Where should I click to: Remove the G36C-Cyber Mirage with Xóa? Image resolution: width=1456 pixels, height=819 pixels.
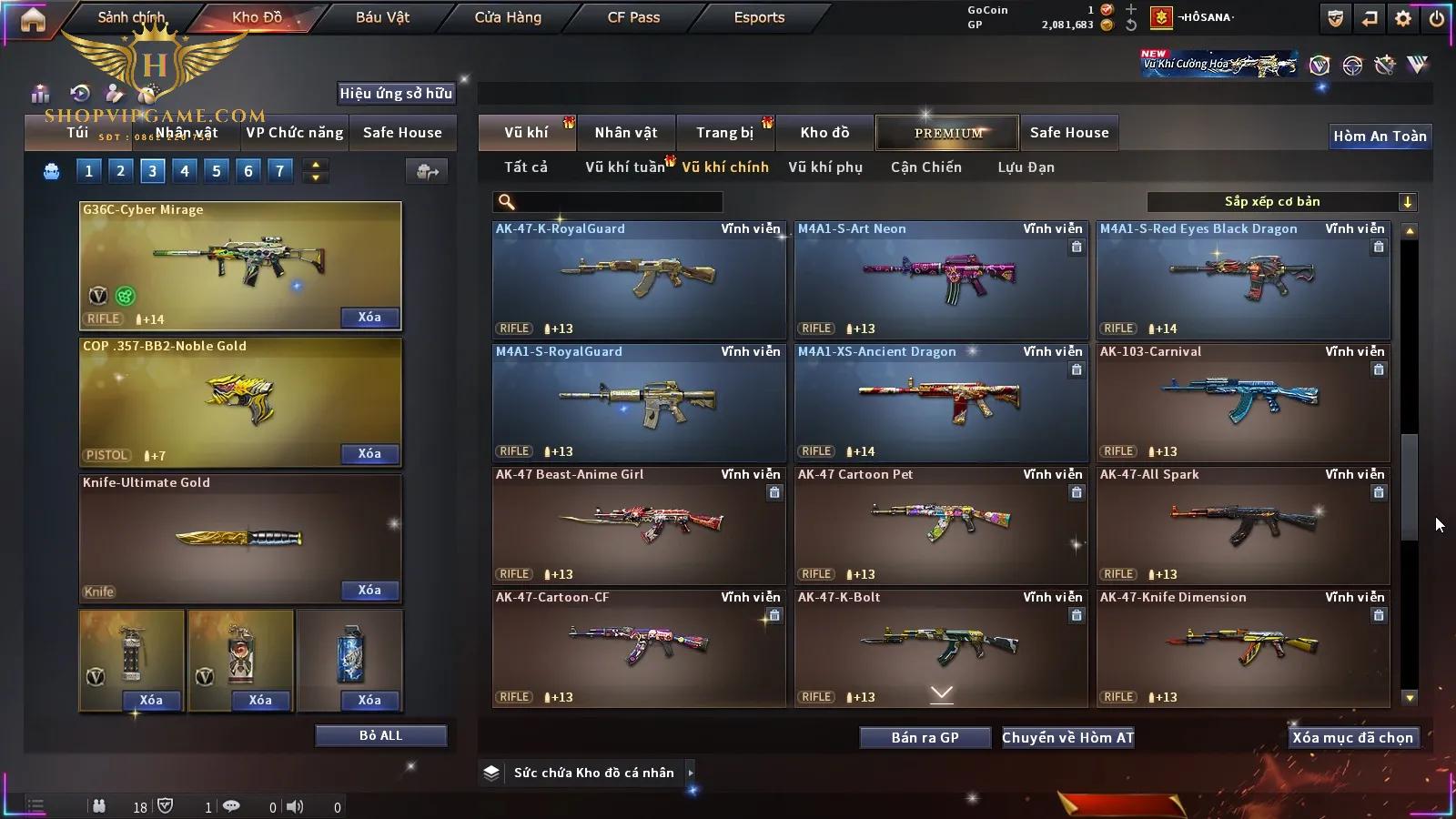369,318
